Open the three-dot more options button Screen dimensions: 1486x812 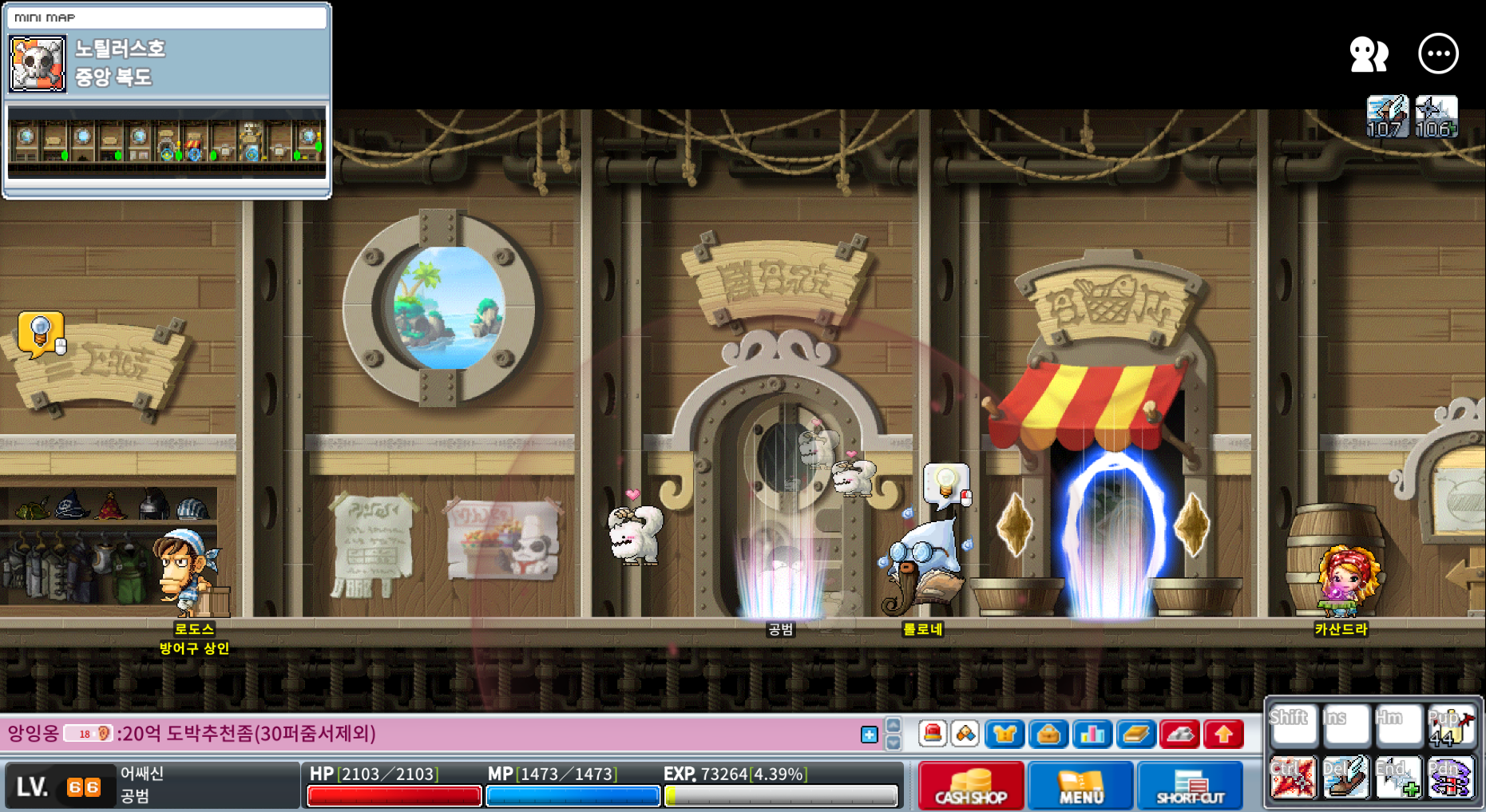pyautogui.click(x=1438, y=54)
